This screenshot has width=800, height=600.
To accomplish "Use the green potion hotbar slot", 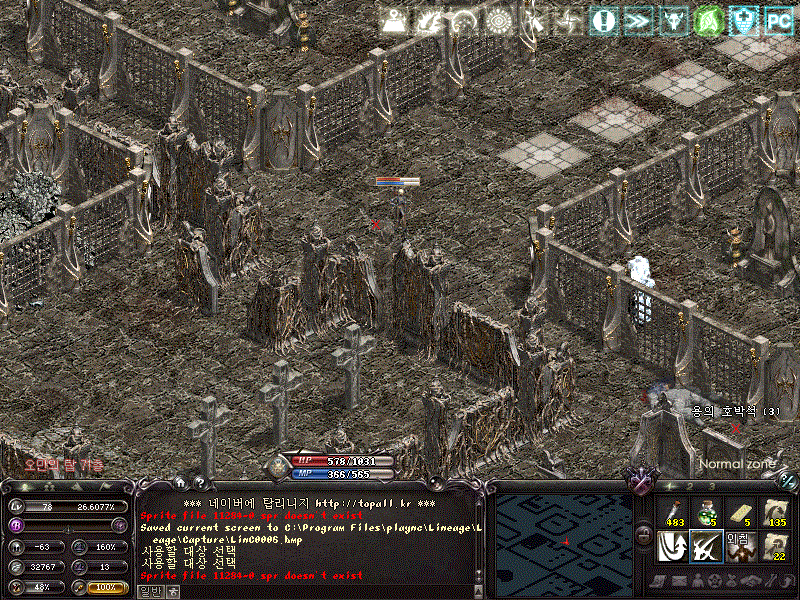I will tap(706, 511).
